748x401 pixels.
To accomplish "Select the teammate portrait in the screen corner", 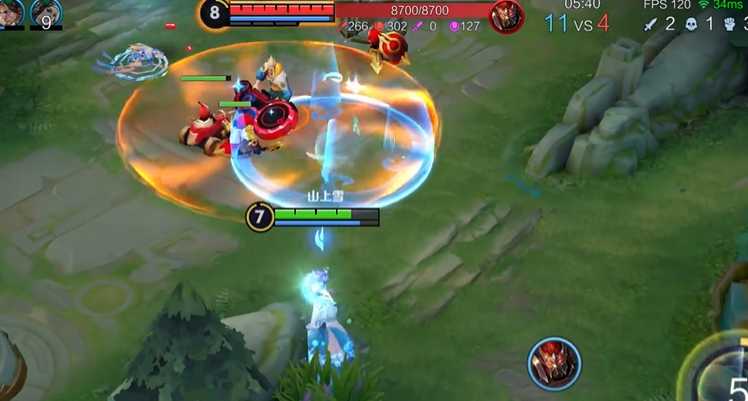I will 11,13.
